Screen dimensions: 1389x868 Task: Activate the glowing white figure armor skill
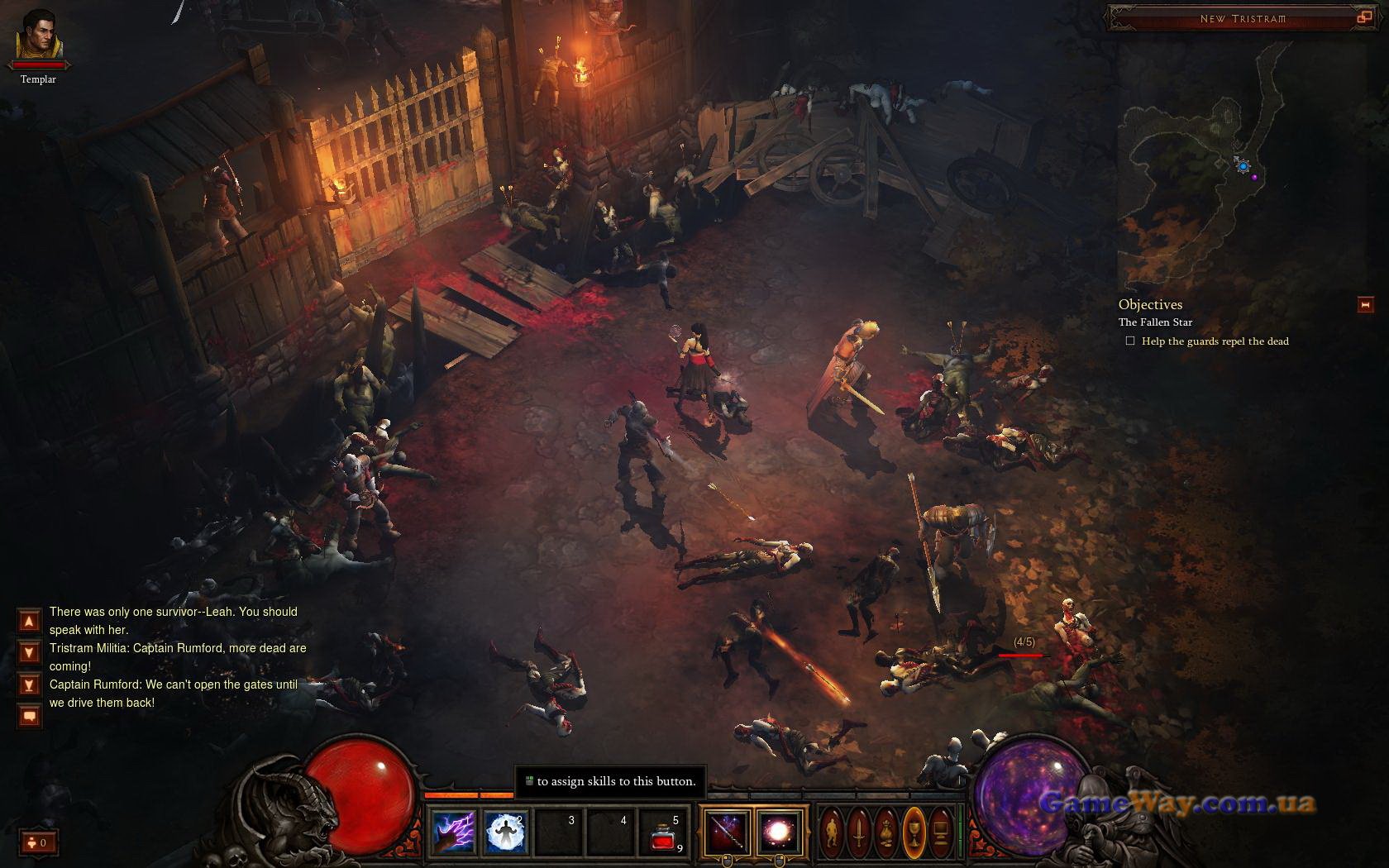506,832
